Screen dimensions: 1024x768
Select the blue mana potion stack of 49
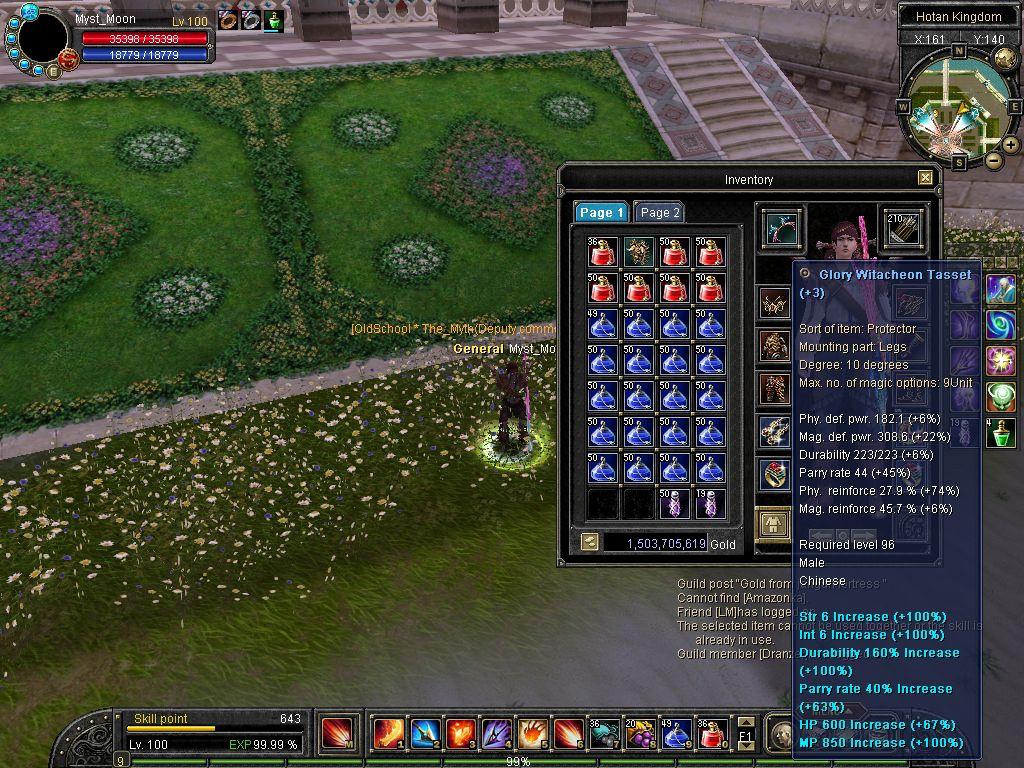point(602,325)
